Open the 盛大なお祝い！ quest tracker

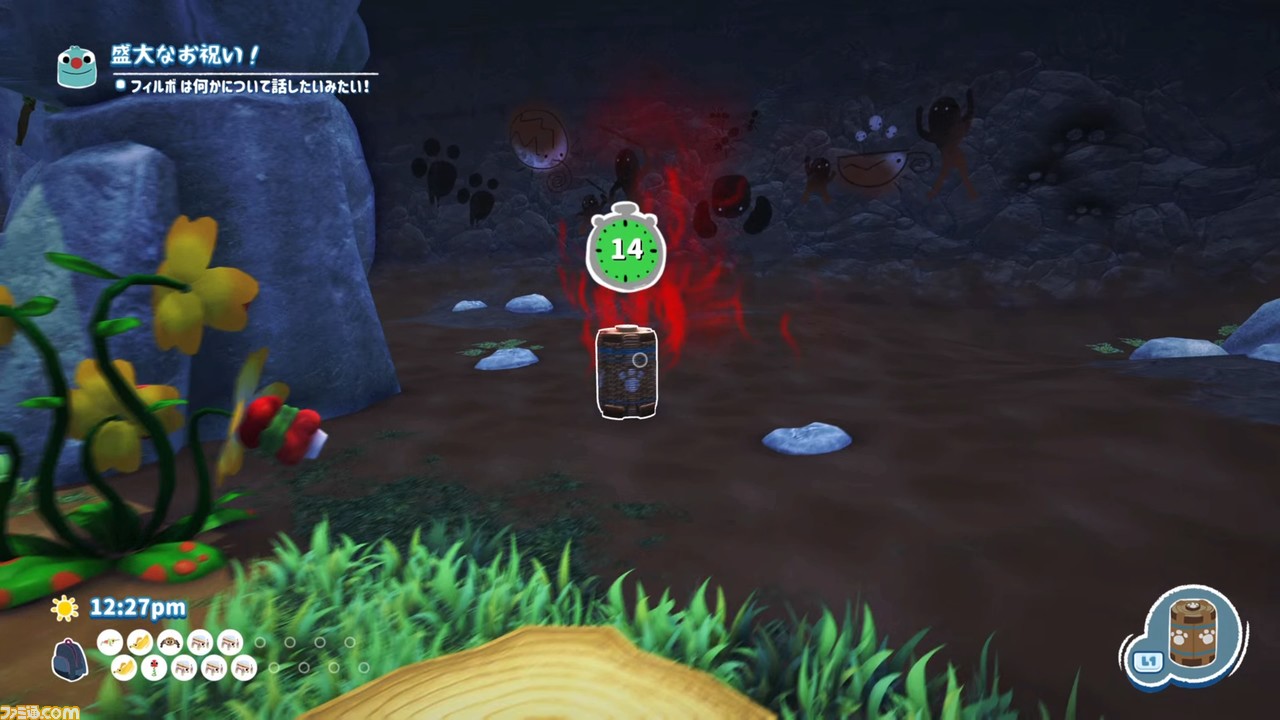pyautogui.click(x=186, y=55)
